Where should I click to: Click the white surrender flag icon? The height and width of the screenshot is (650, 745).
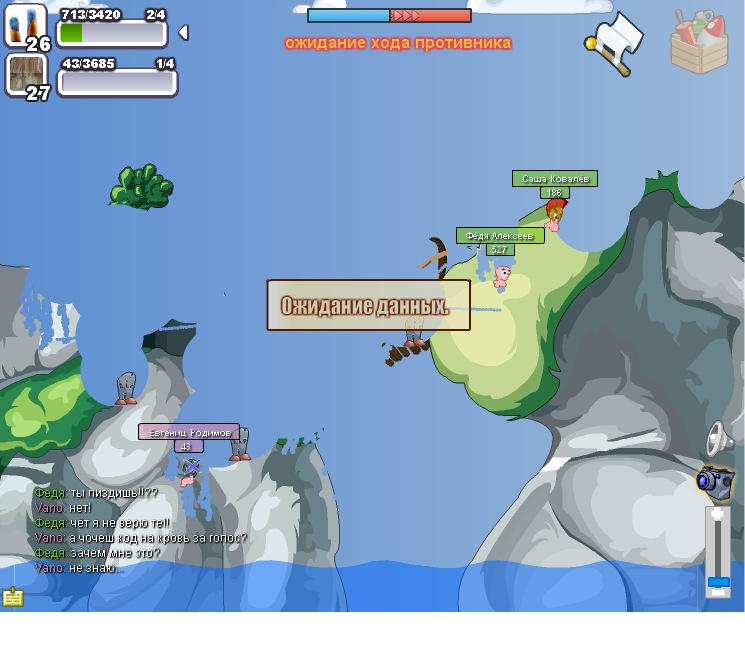click(x=614, y=42)
